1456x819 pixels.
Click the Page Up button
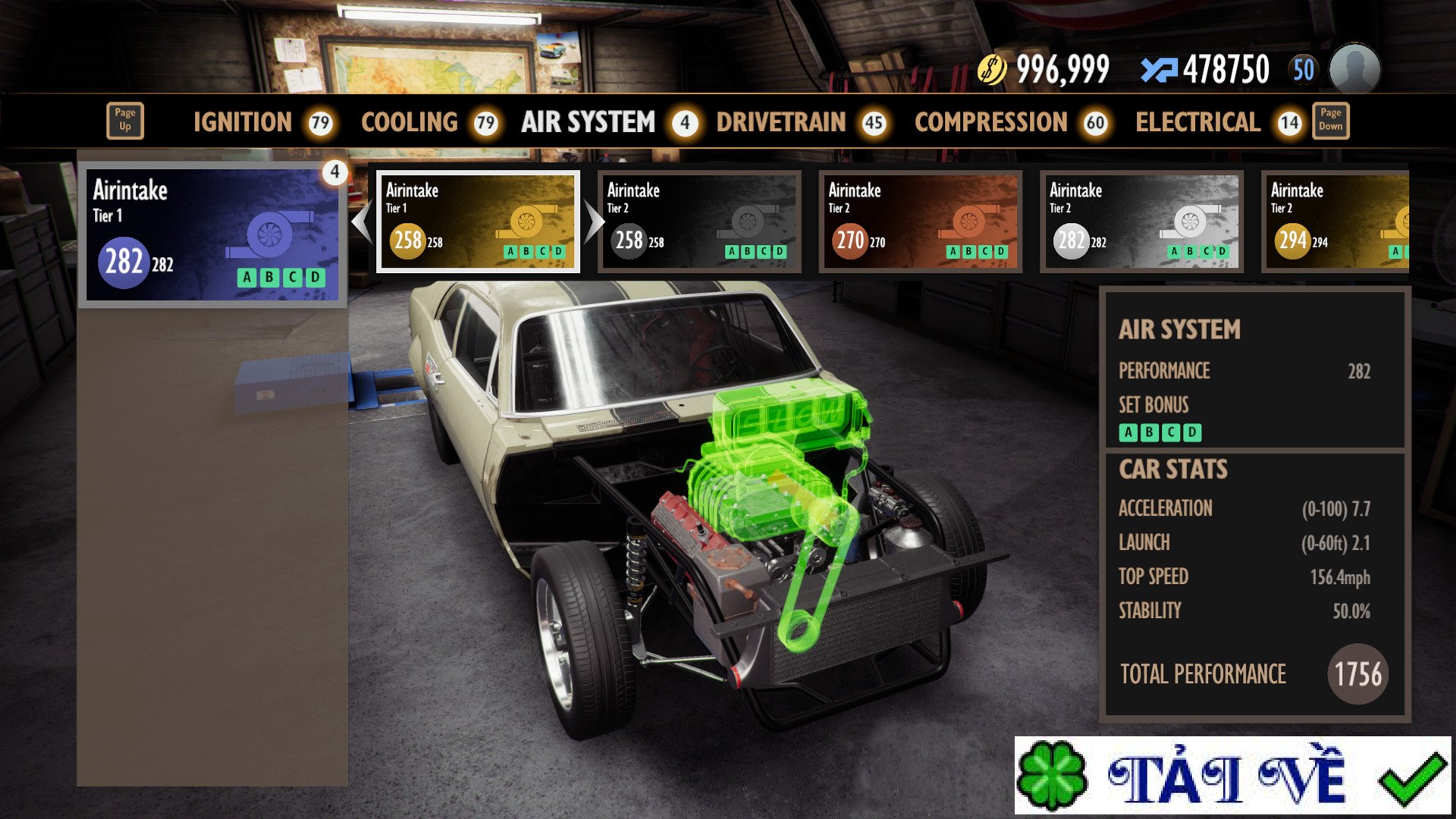[x=125, y=121]
